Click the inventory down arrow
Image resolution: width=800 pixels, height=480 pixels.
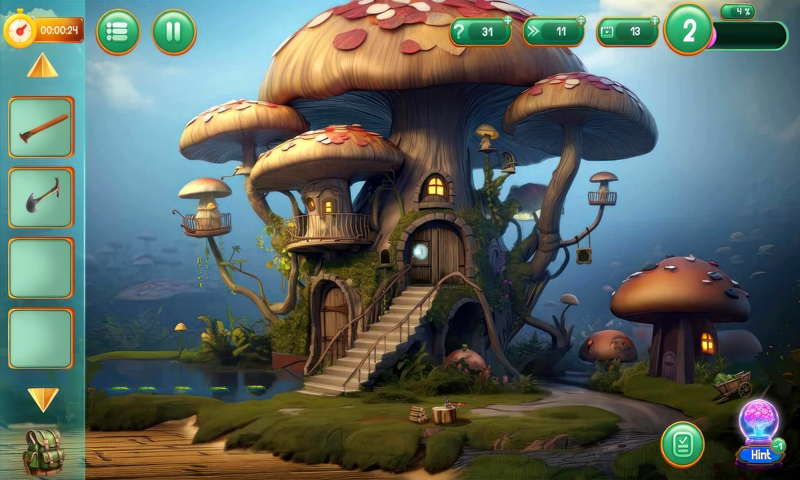42,399
